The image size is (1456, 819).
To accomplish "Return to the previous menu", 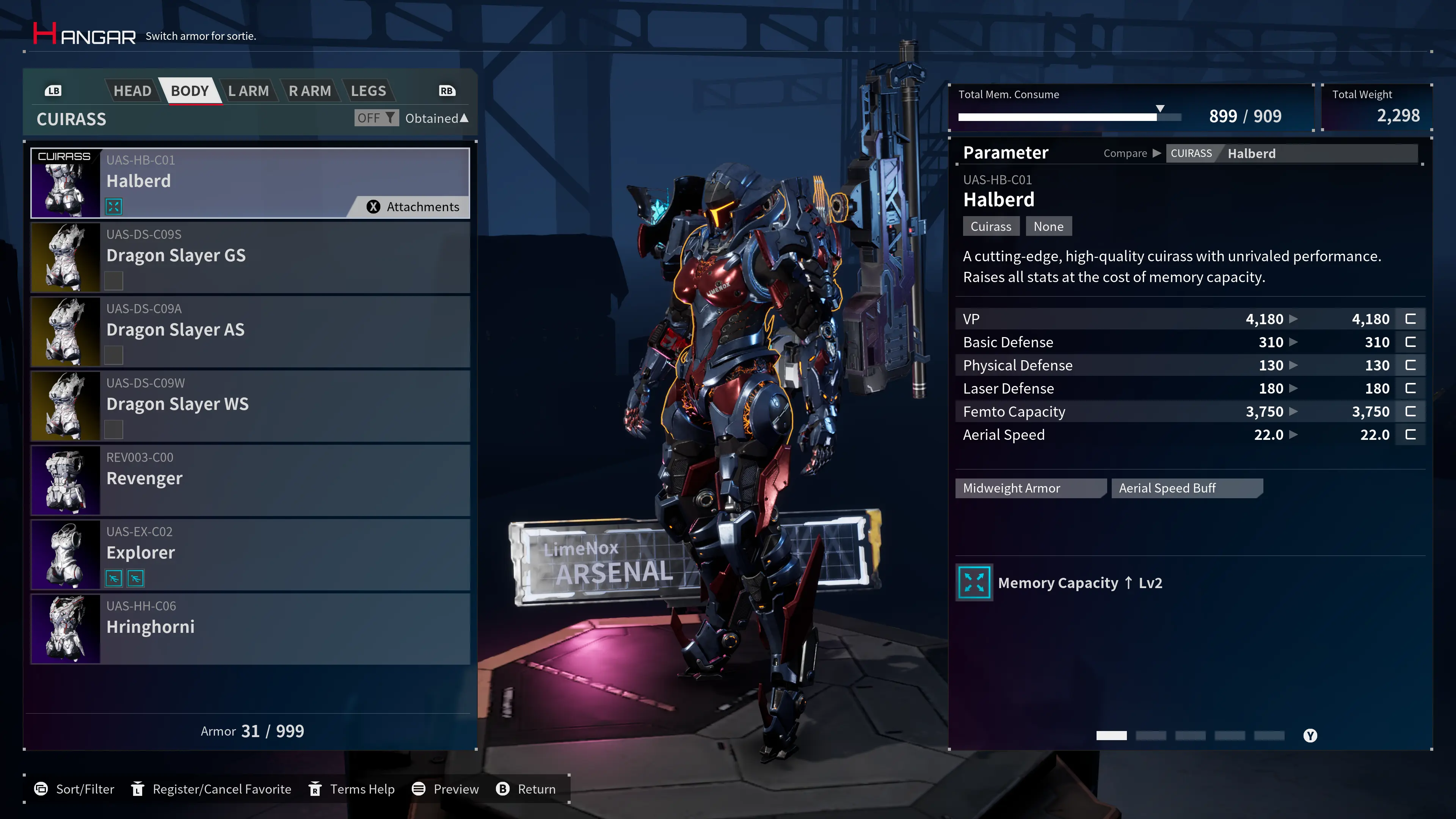I will 526,789.
